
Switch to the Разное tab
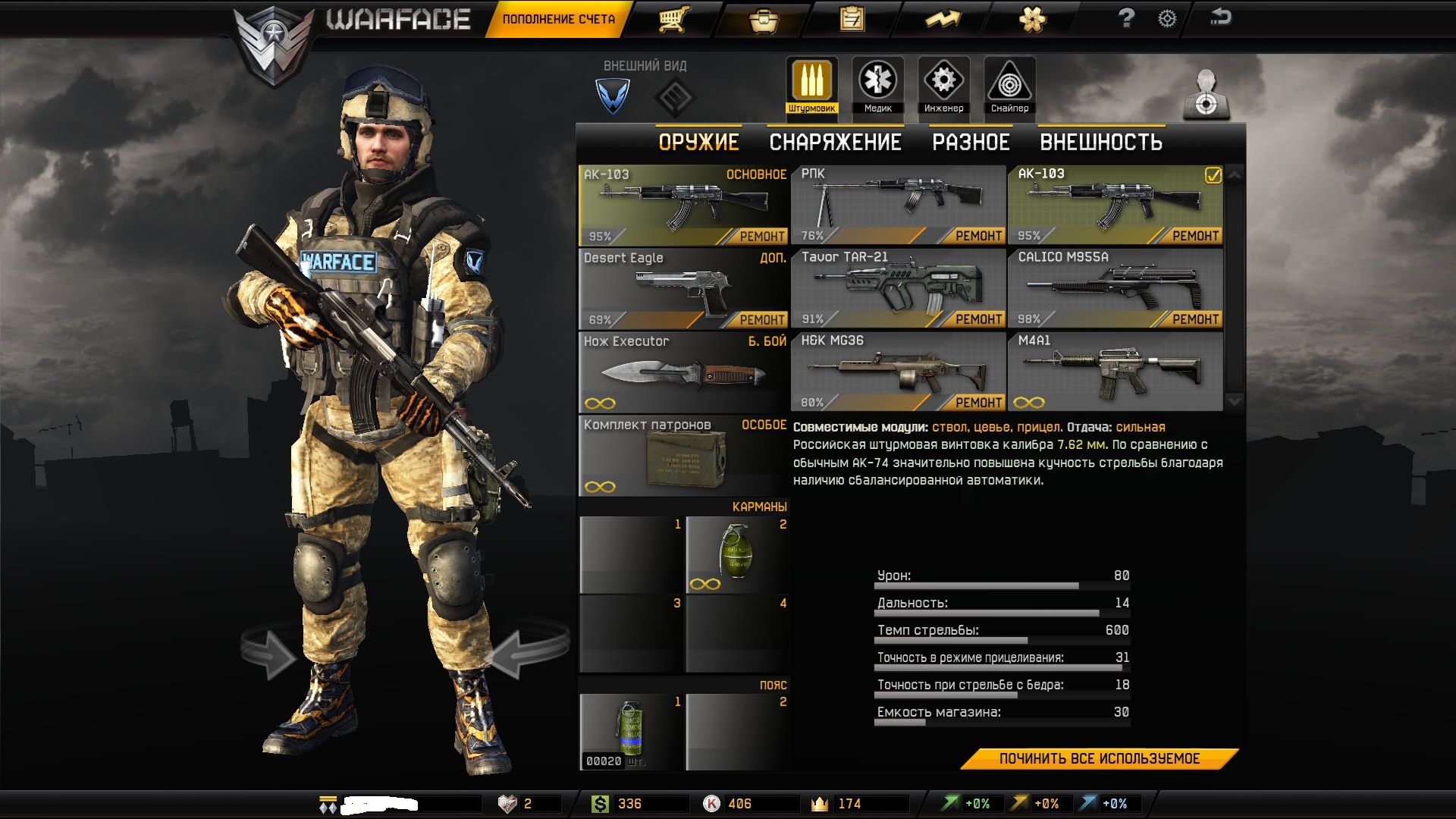point(971,143)
